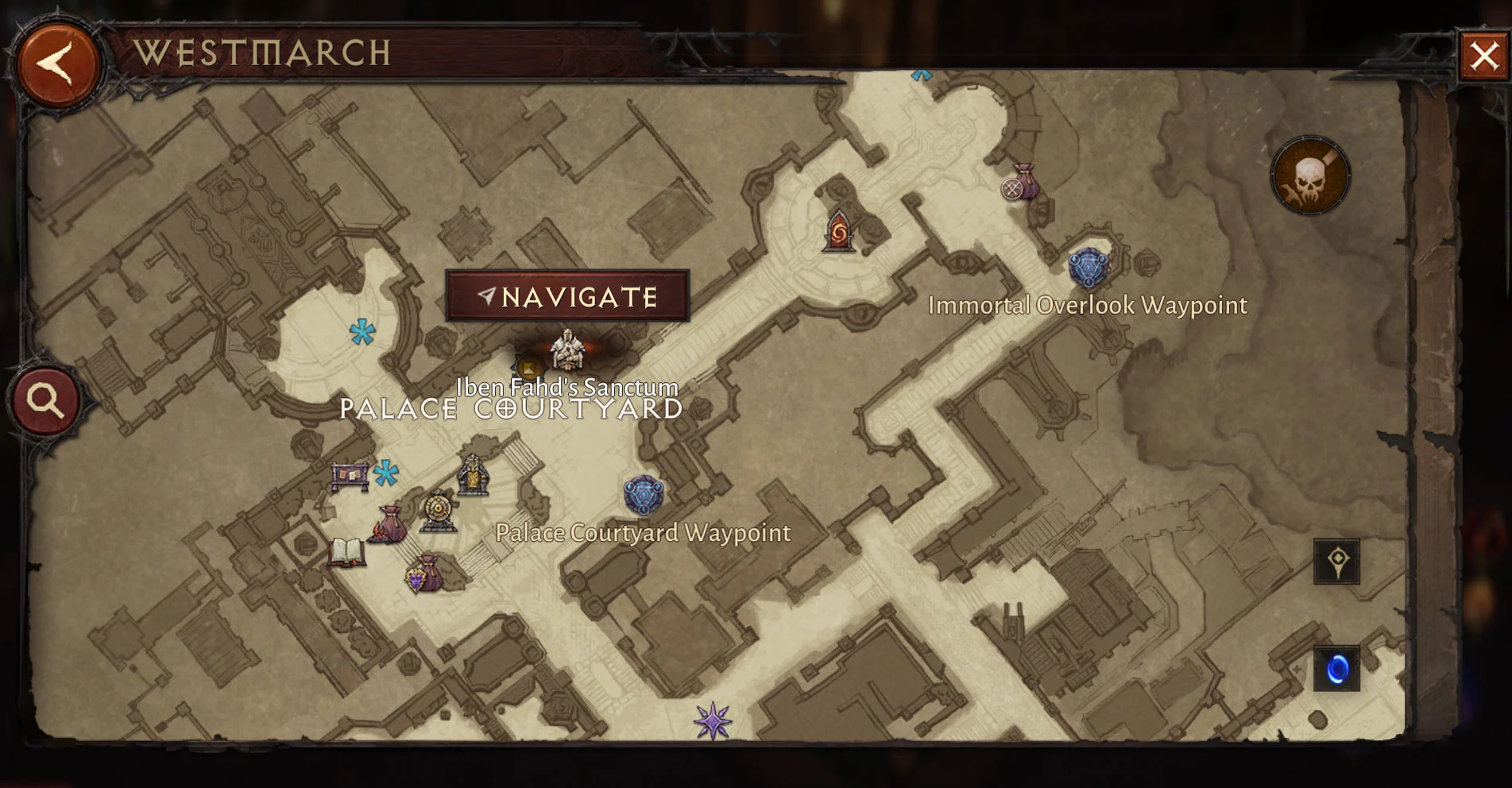The width and height of the screenshot is (1512, 788).
Task: Click the blue portal button
Action: tap(1336, 669)
